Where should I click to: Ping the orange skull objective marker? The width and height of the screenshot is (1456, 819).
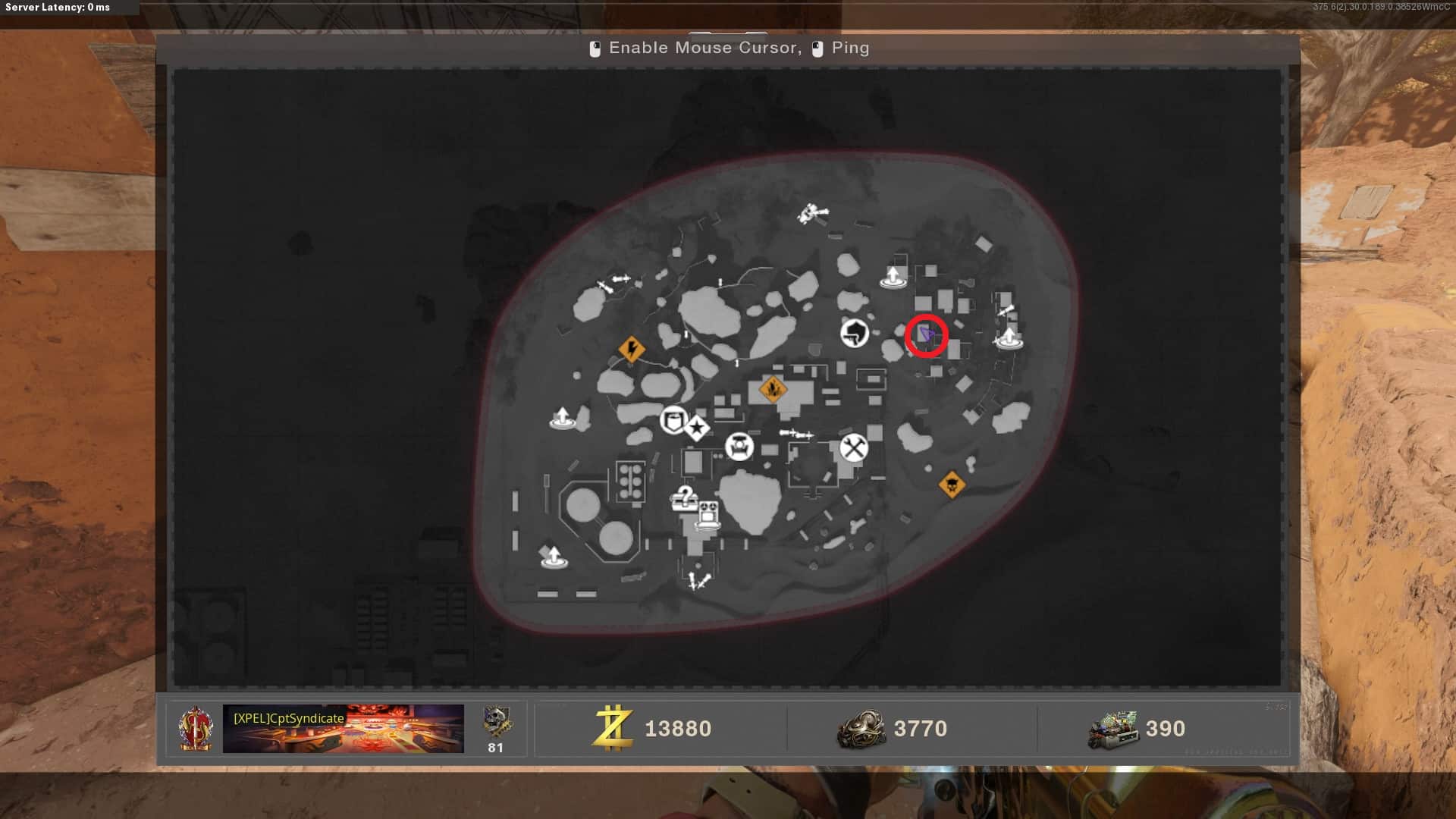point(952,484)
